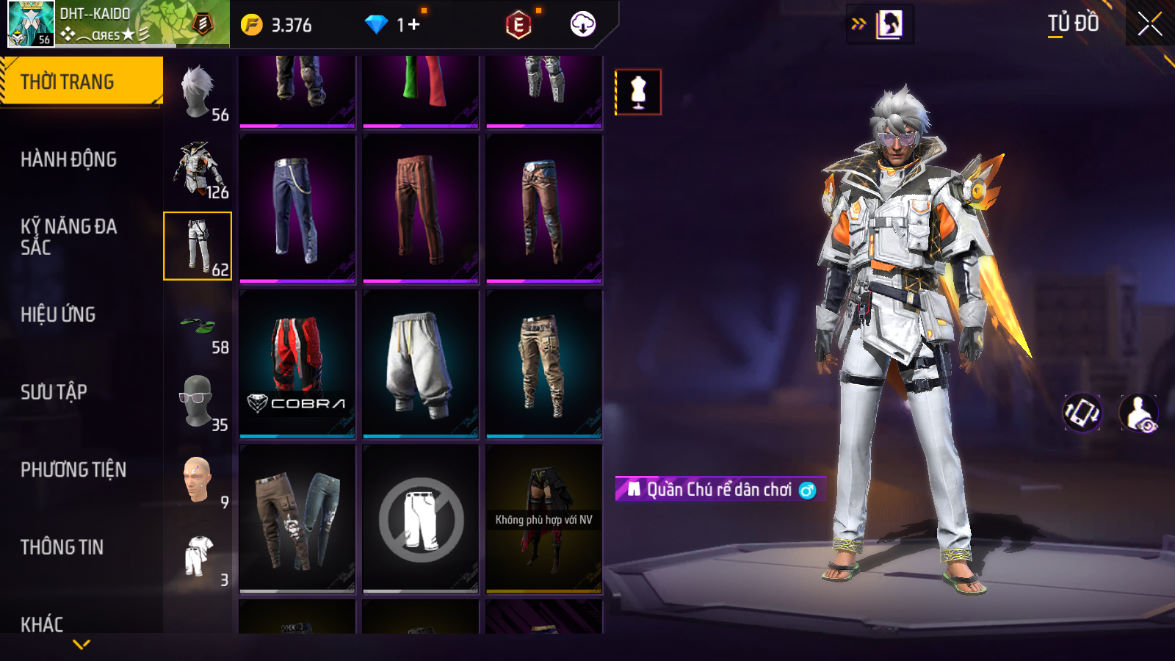
Task: Open the diamond top-up button
Action: click(395, 25)
